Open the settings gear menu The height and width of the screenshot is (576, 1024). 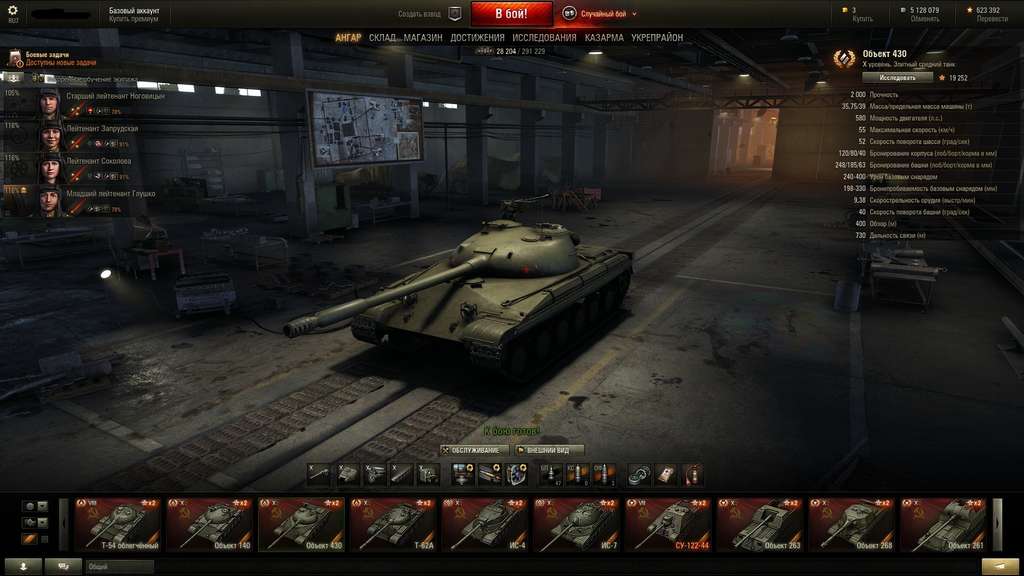[x=13, y=11]
